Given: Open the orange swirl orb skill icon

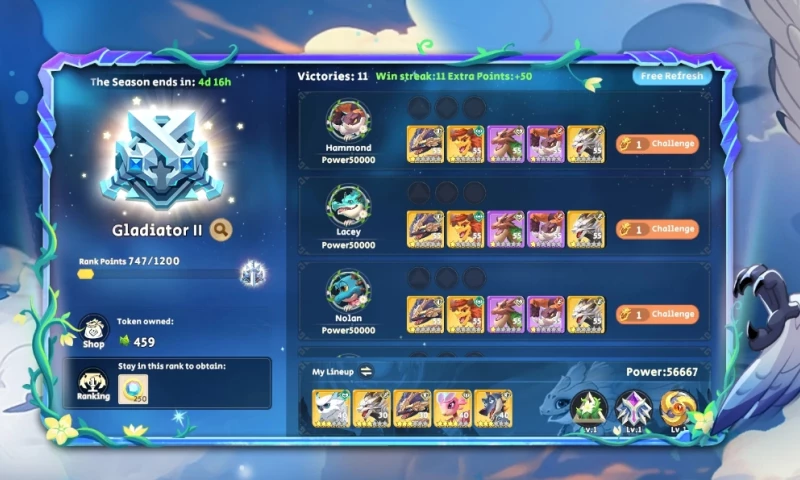Looking at the screenshot, I should [678, 409].
